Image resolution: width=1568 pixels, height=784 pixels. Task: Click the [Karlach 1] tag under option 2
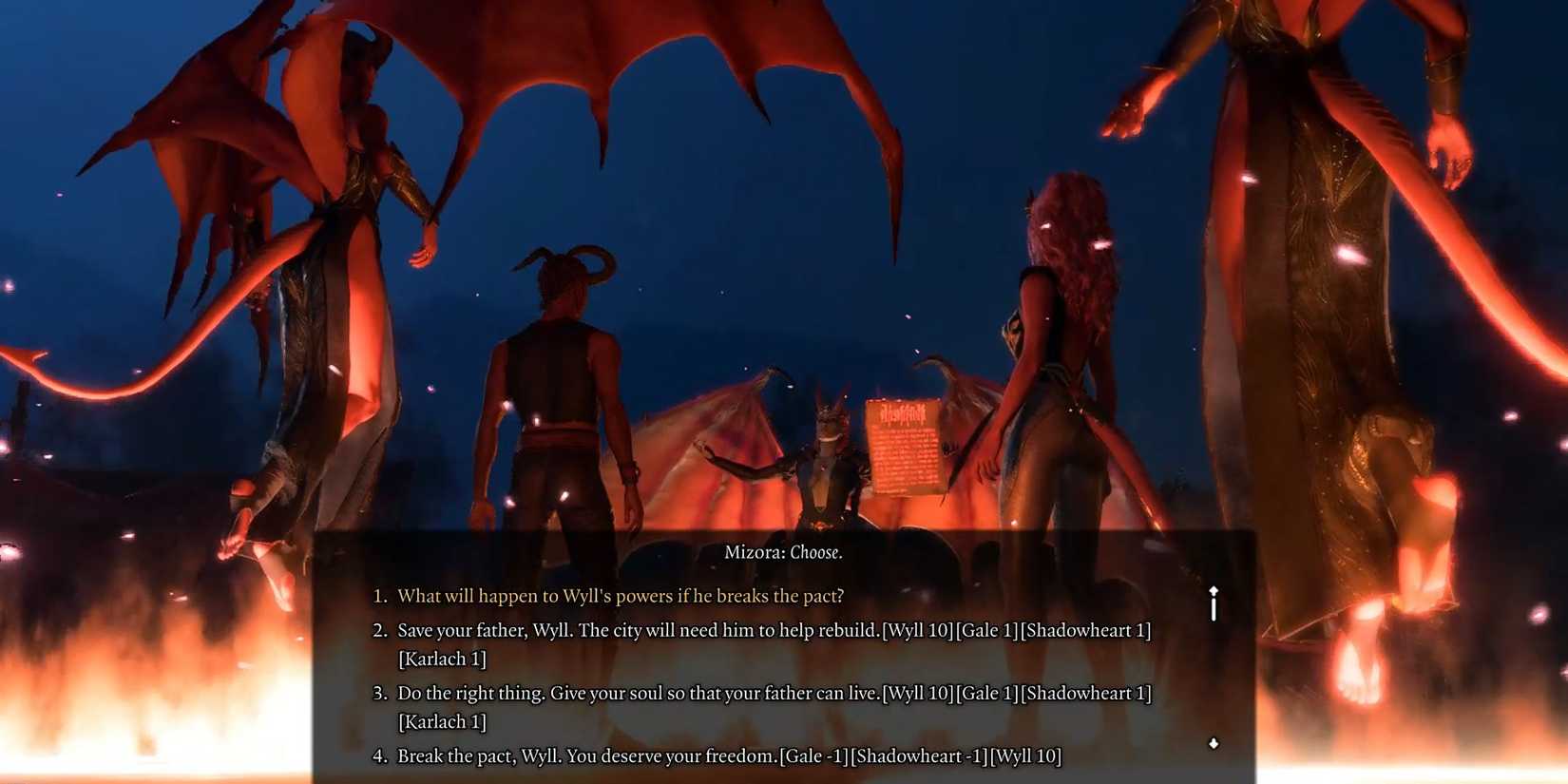[443, 659]
